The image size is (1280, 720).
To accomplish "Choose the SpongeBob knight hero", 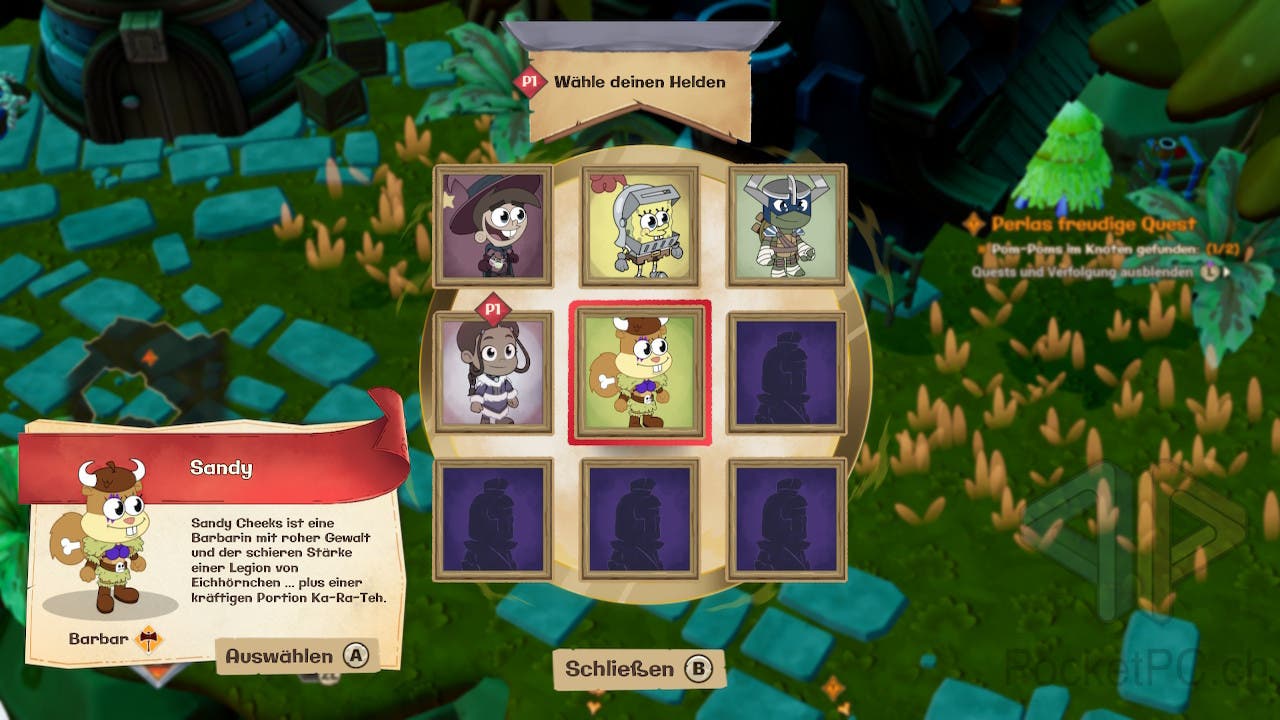I will [640, 225].
